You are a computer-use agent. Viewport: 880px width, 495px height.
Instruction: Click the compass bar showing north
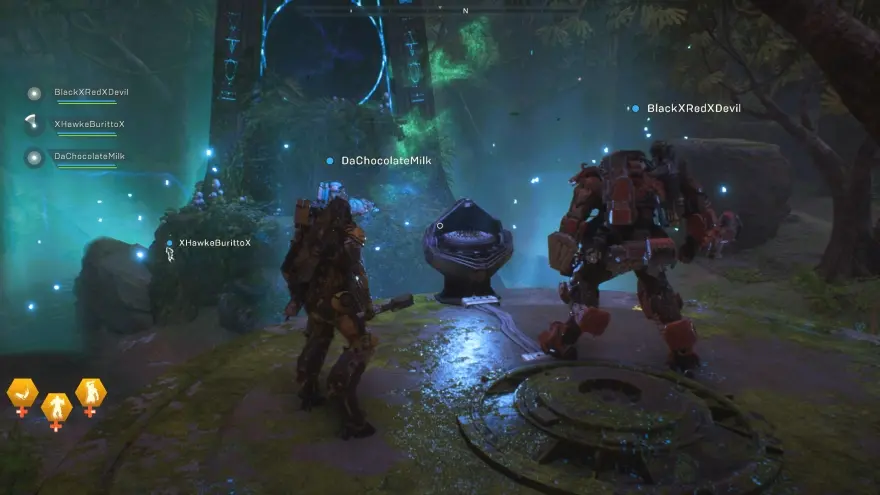click(464, 10)
